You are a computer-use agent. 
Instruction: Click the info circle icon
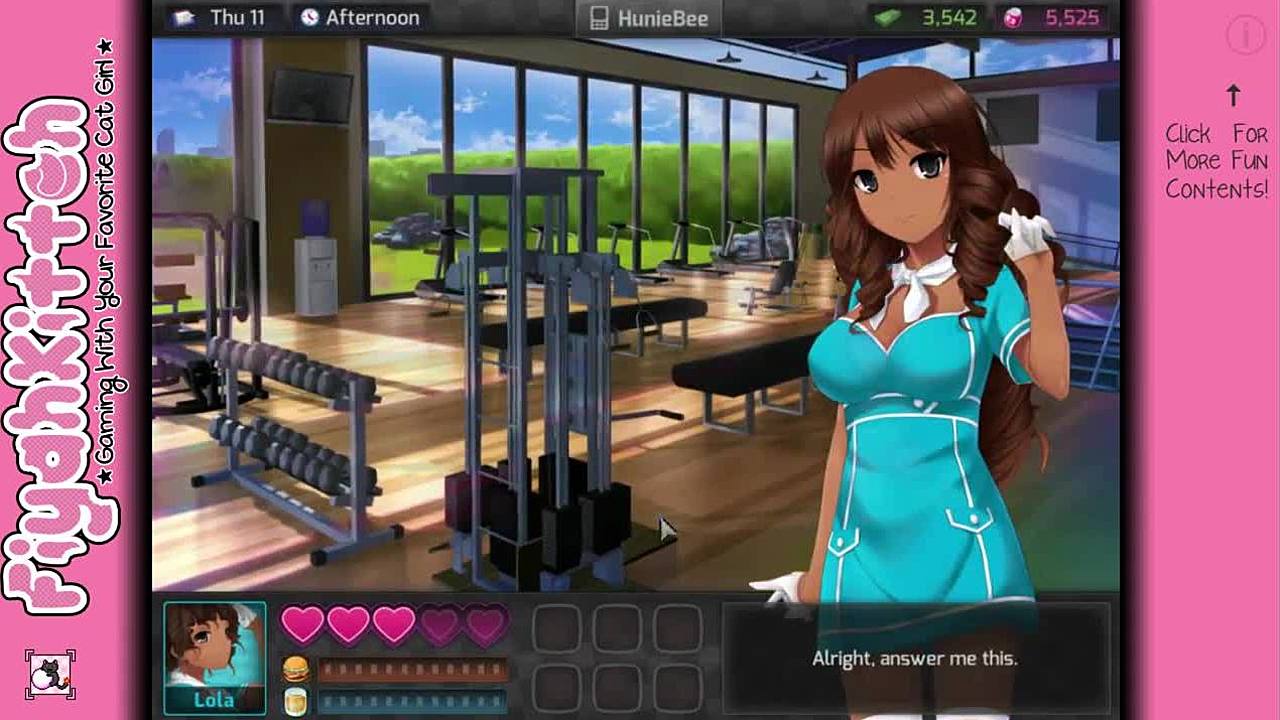pos(1246,36)
